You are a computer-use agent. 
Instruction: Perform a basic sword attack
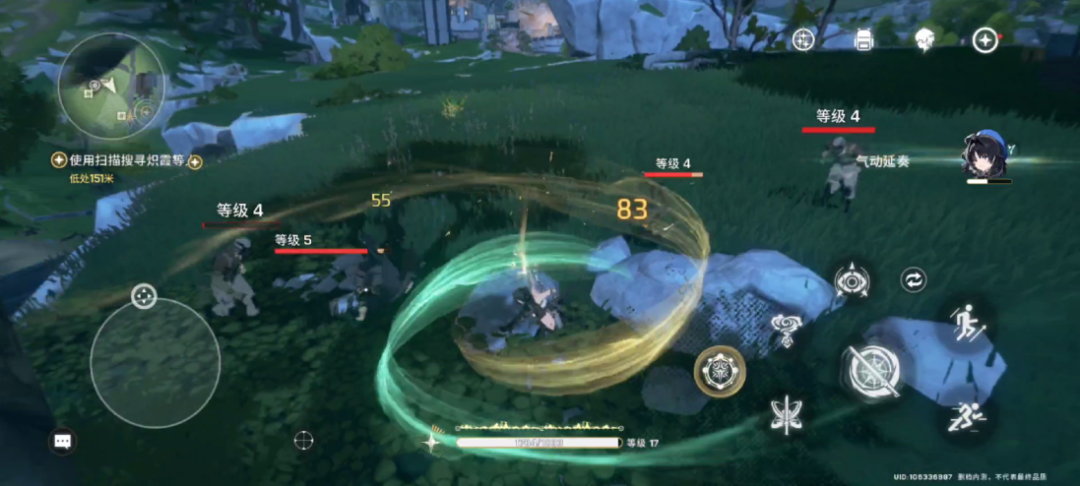pyautogui.click(x=872, y=371)
